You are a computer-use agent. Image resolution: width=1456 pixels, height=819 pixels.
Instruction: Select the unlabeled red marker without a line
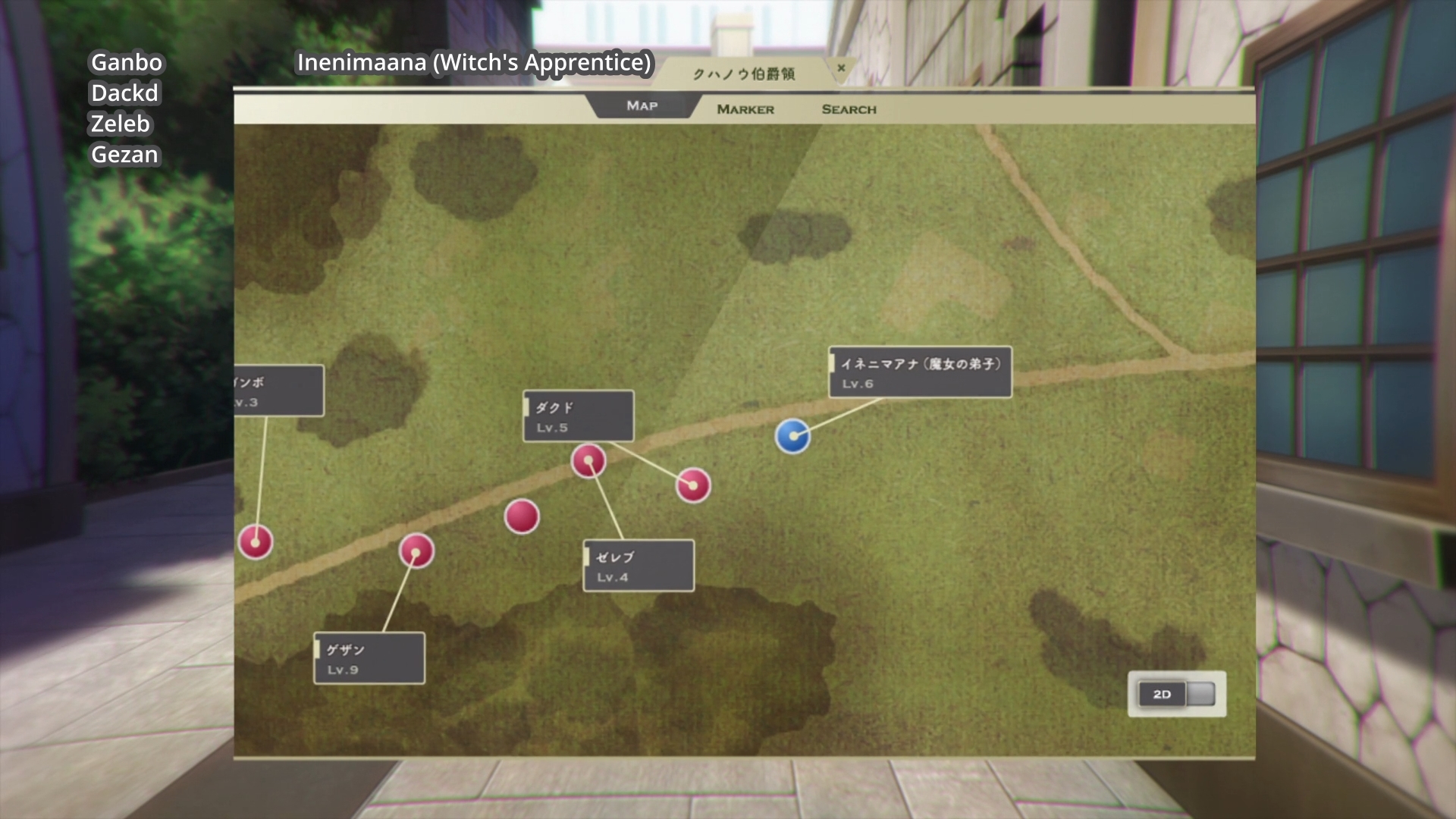tap(522, 516)
